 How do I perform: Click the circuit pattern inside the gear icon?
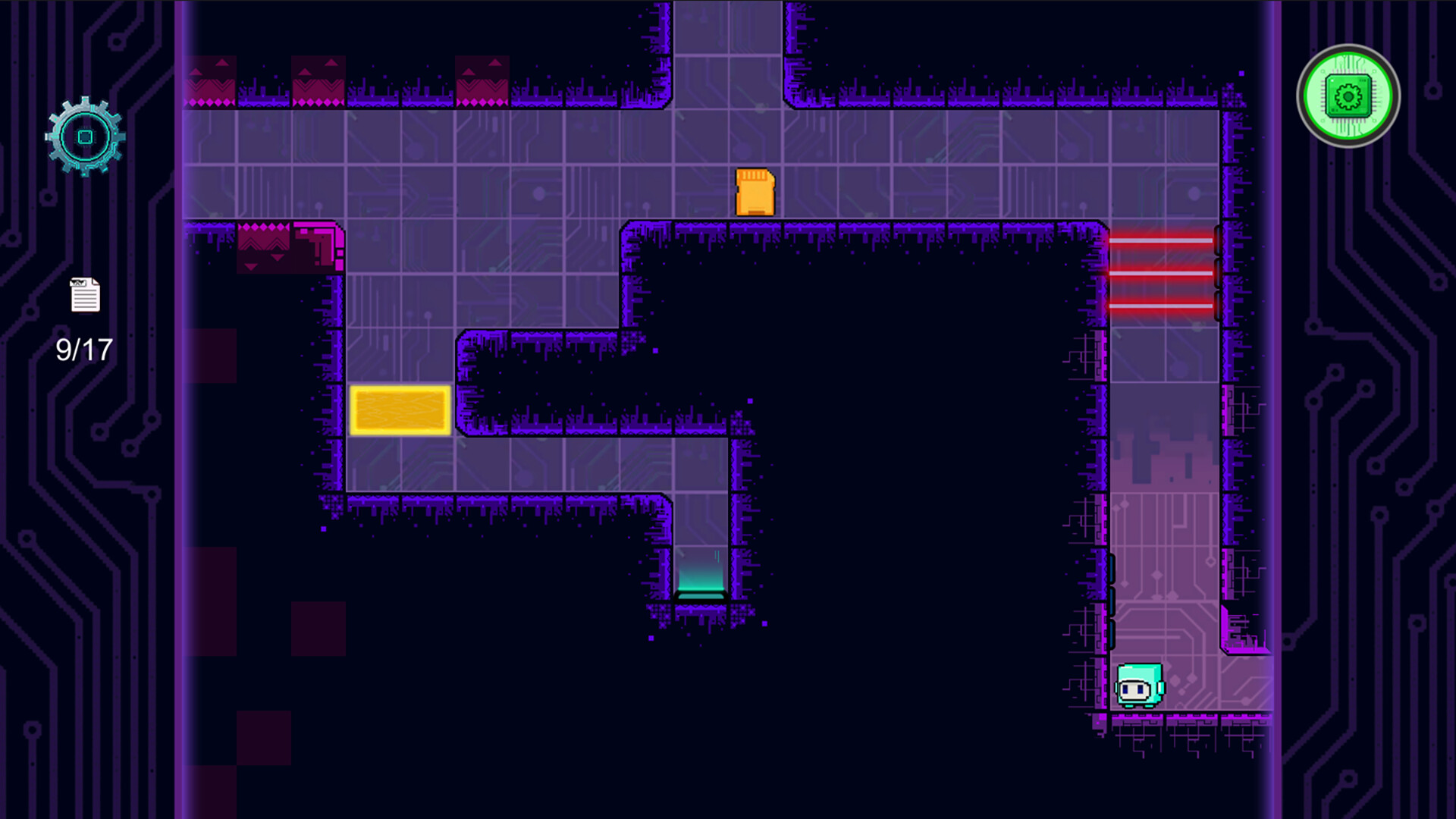coord(86,135)
